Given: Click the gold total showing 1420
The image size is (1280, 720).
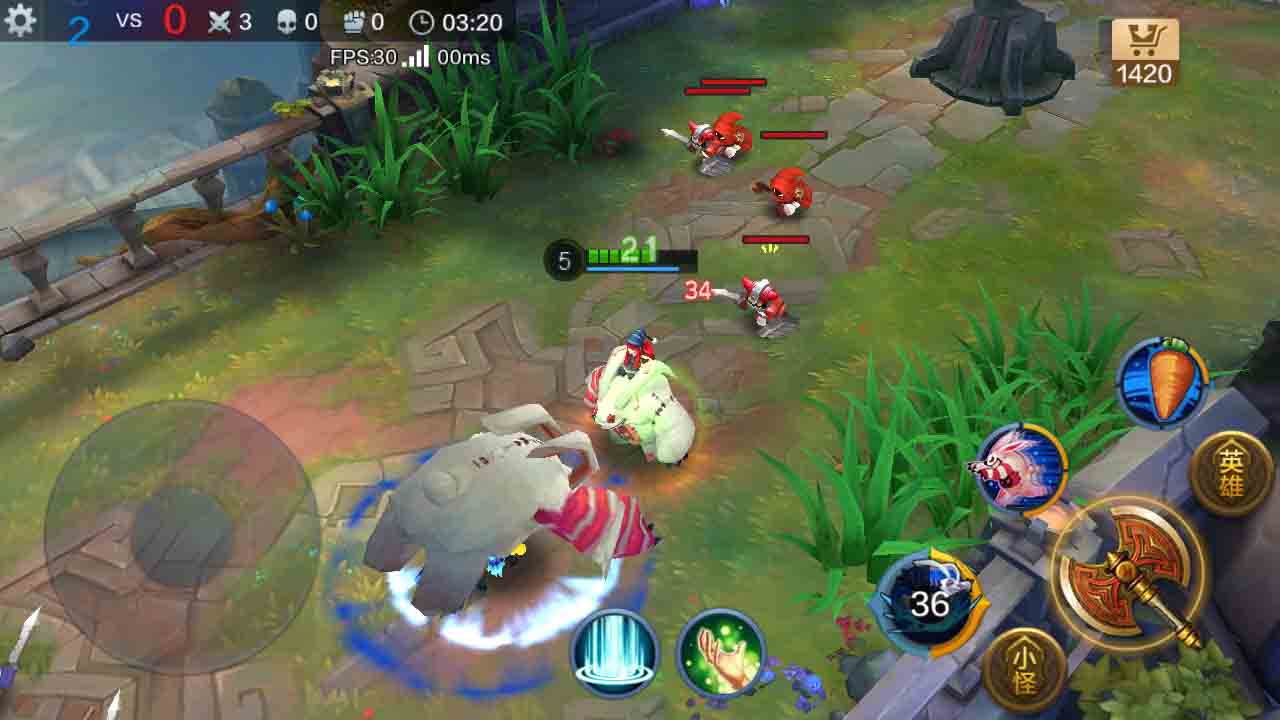Looking at the screenshot, I should tap(1148, 74).
